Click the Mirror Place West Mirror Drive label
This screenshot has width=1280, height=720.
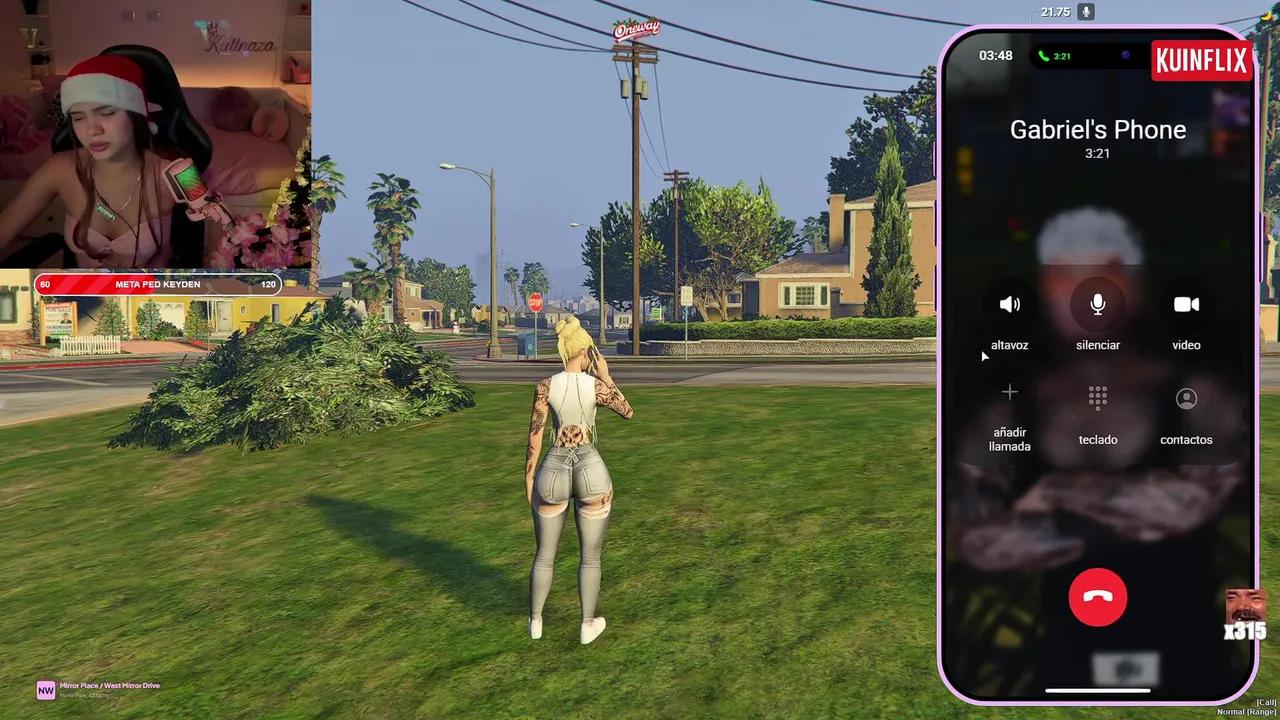pyautogui.click(x=110, y=685)
